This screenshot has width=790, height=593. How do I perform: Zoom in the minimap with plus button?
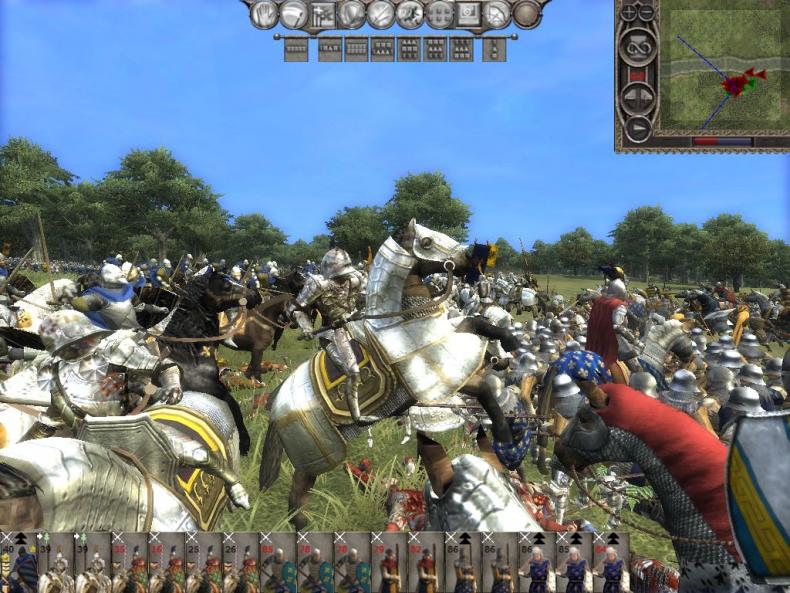coord(628,12)
